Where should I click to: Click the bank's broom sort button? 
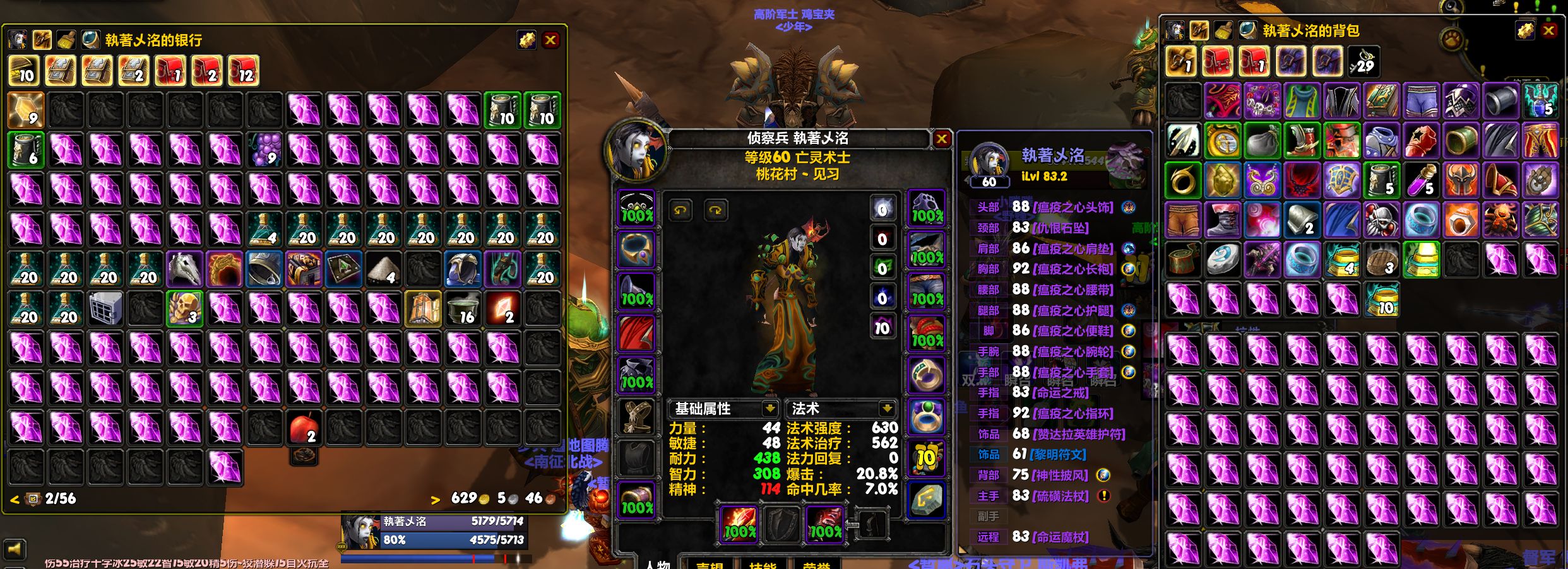66,40
